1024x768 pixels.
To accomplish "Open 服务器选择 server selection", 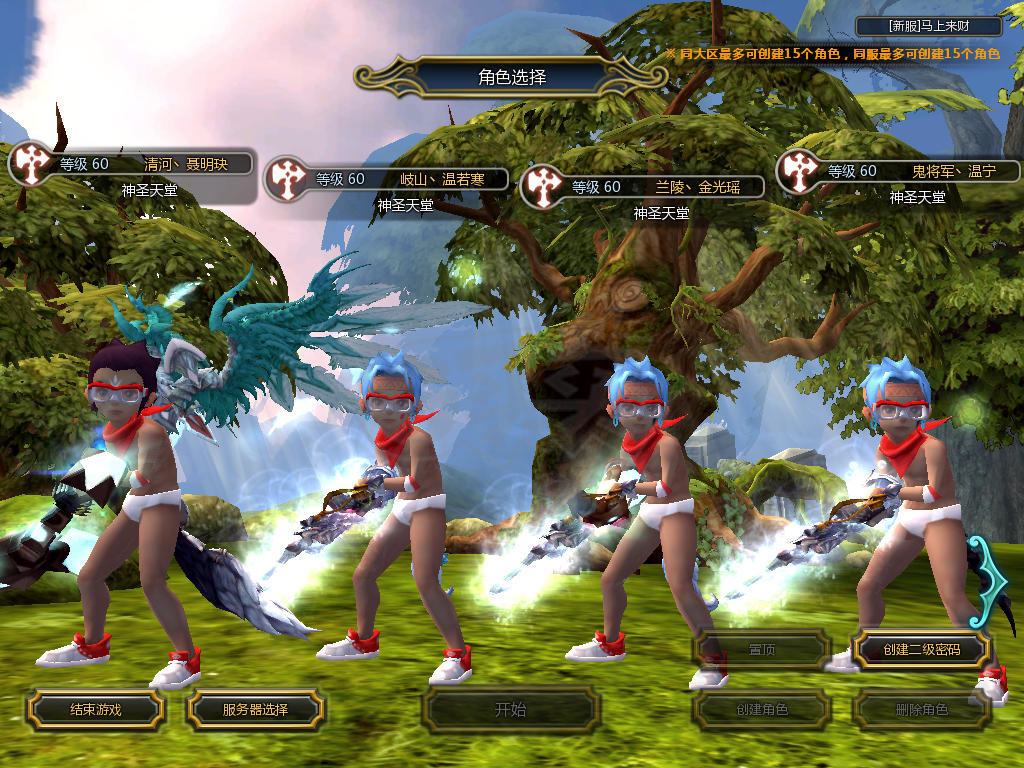I will point(255,709).
